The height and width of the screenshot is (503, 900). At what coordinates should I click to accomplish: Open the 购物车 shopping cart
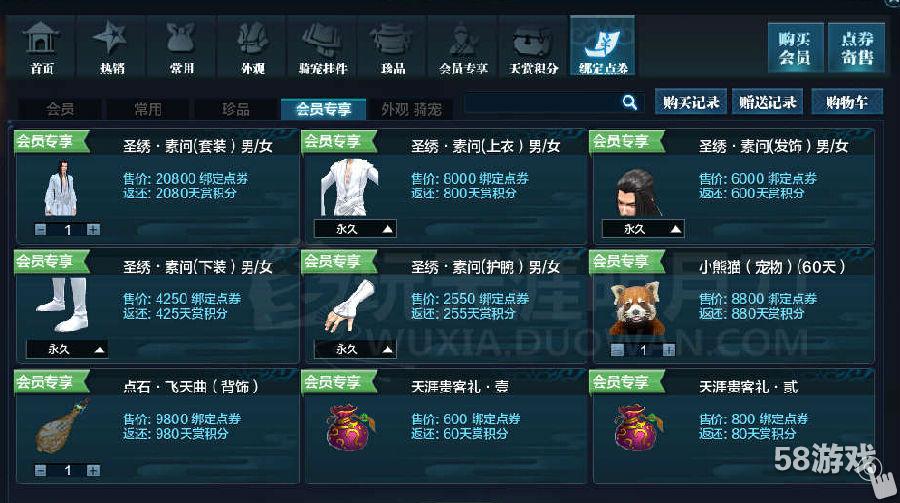click(847, 102)
